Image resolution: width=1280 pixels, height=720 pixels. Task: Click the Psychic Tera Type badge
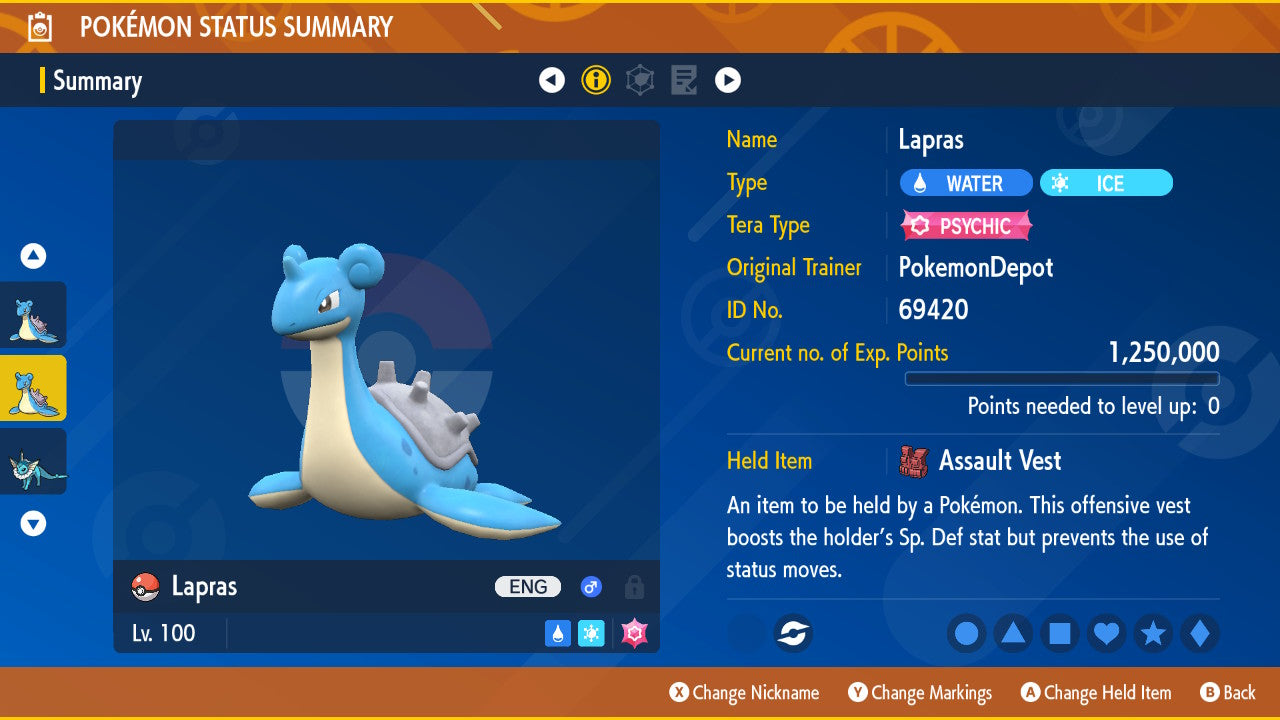(x=966, y=226)
